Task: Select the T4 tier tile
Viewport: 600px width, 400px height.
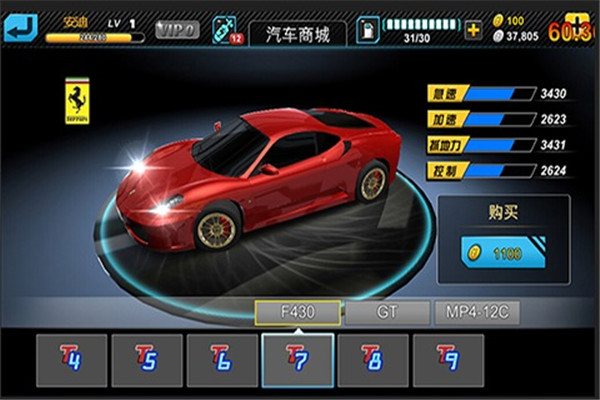Action: pos(72,360)
